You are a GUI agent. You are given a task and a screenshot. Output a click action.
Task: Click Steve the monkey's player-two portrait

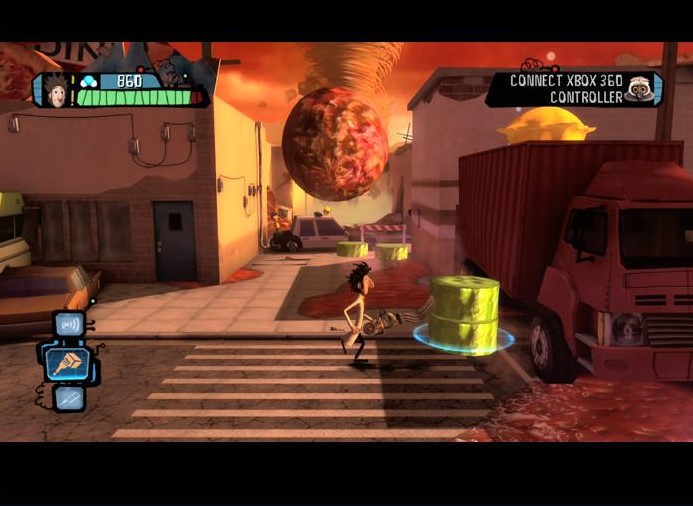point(638,89)
